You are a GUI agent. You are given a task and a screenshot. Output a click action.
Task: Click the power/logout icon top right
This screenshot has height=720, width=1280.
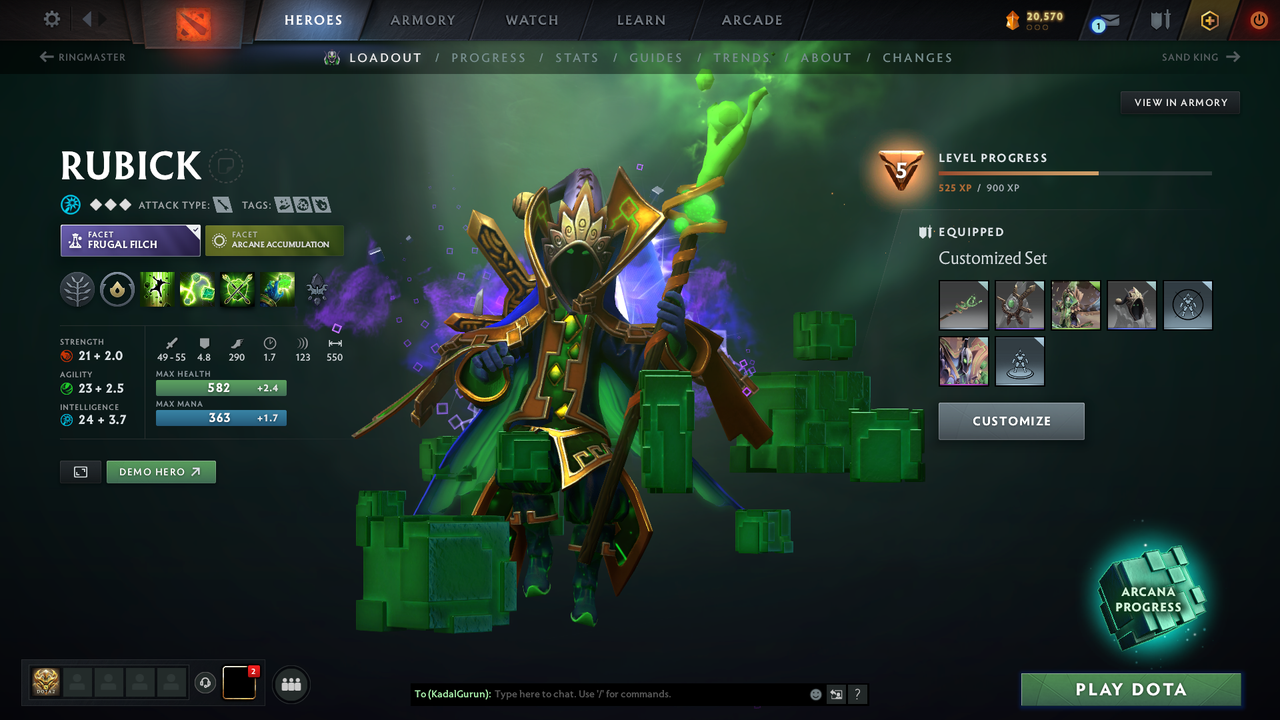(1258, 19)
